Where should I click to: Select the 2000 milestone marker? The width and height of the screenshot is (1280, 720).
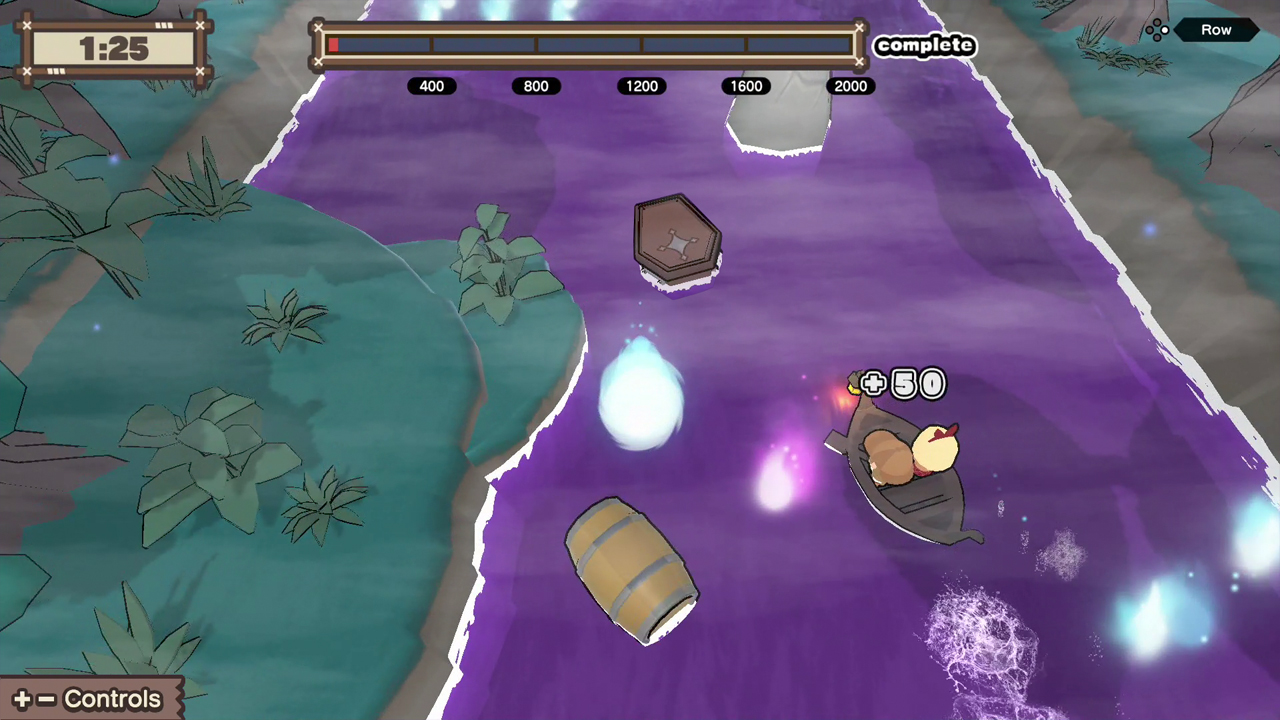pos(850,86)
